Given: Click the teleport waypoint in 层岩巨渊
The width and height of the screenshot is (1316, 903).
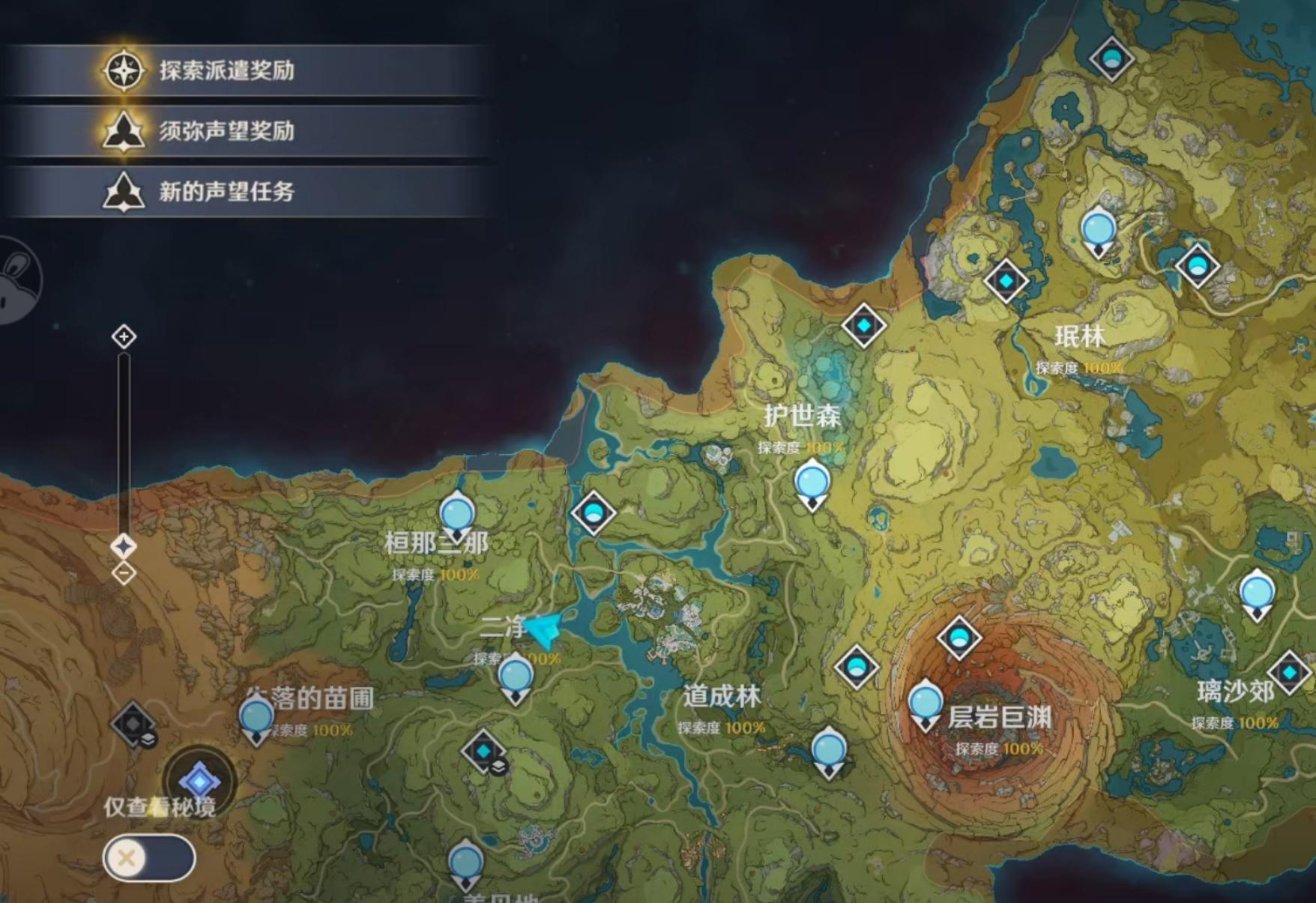Looking at the screenshot, I should pos(926,702).
